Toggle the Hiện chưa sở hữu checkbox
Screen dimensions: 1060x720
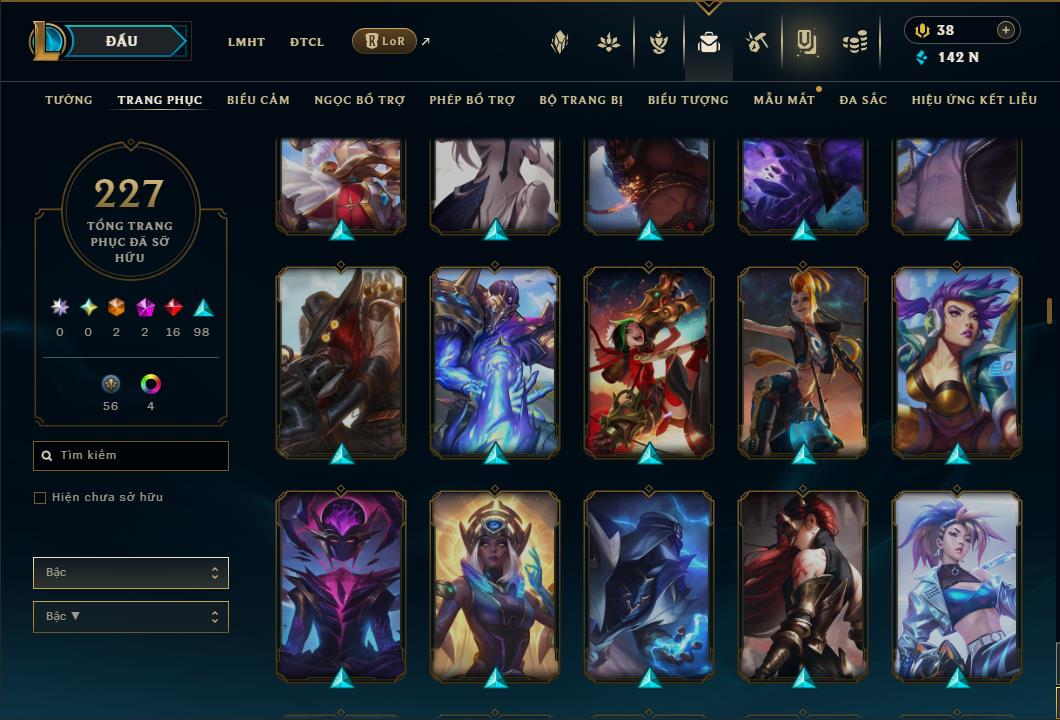click(x=40, y=498)
